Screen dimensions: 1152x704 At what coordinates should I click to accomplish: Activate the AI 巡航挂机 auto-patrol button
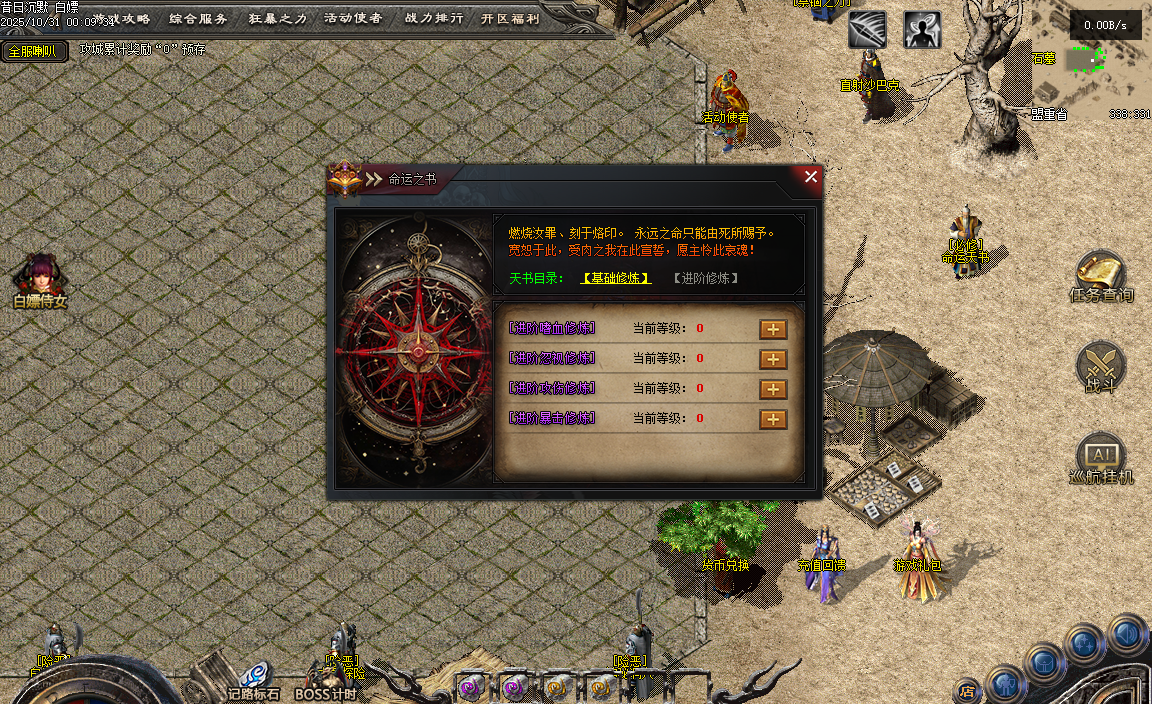[x=1100, y=458]
